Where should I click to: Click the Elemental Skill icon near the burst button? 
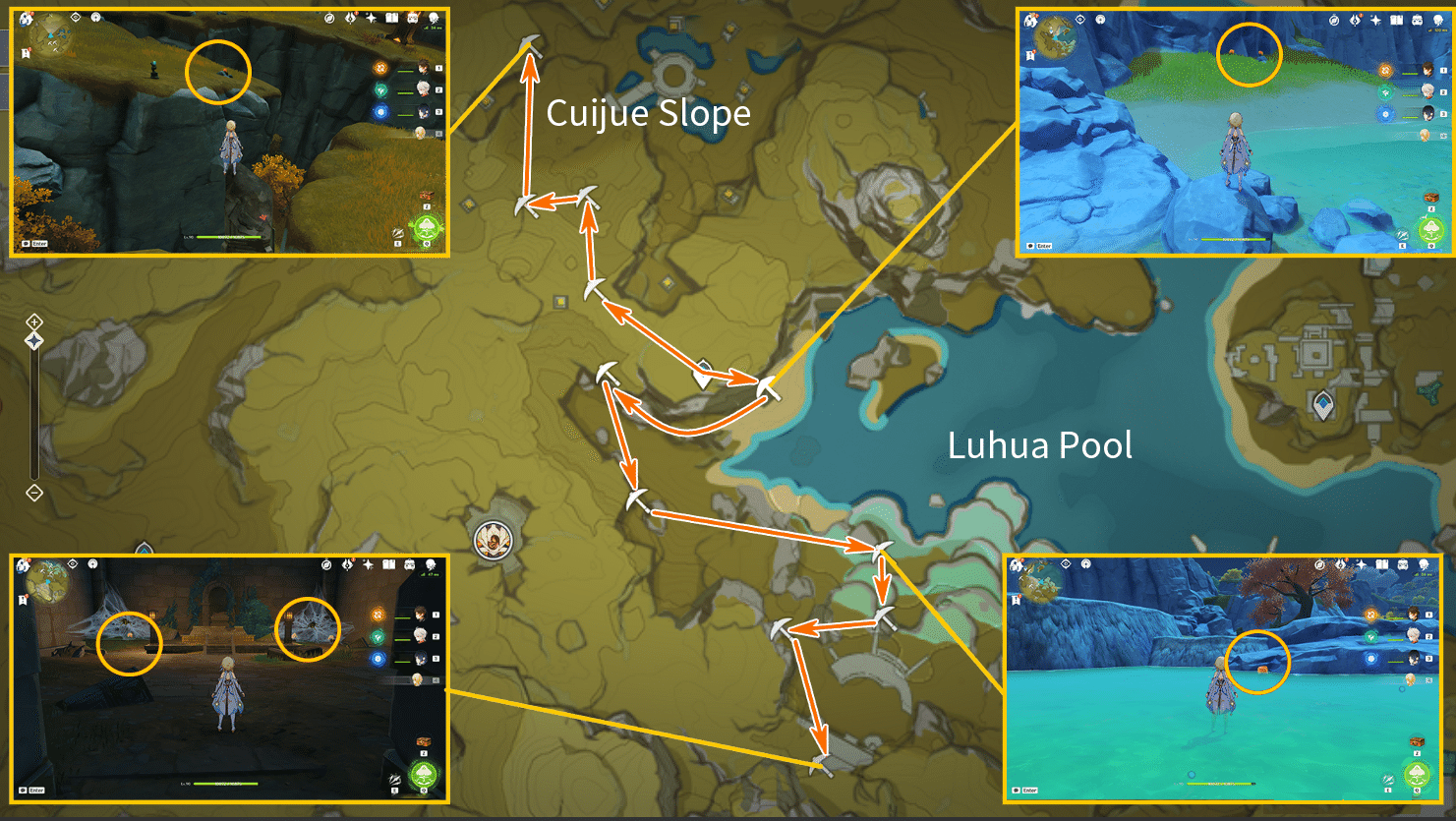click(398, 233)
